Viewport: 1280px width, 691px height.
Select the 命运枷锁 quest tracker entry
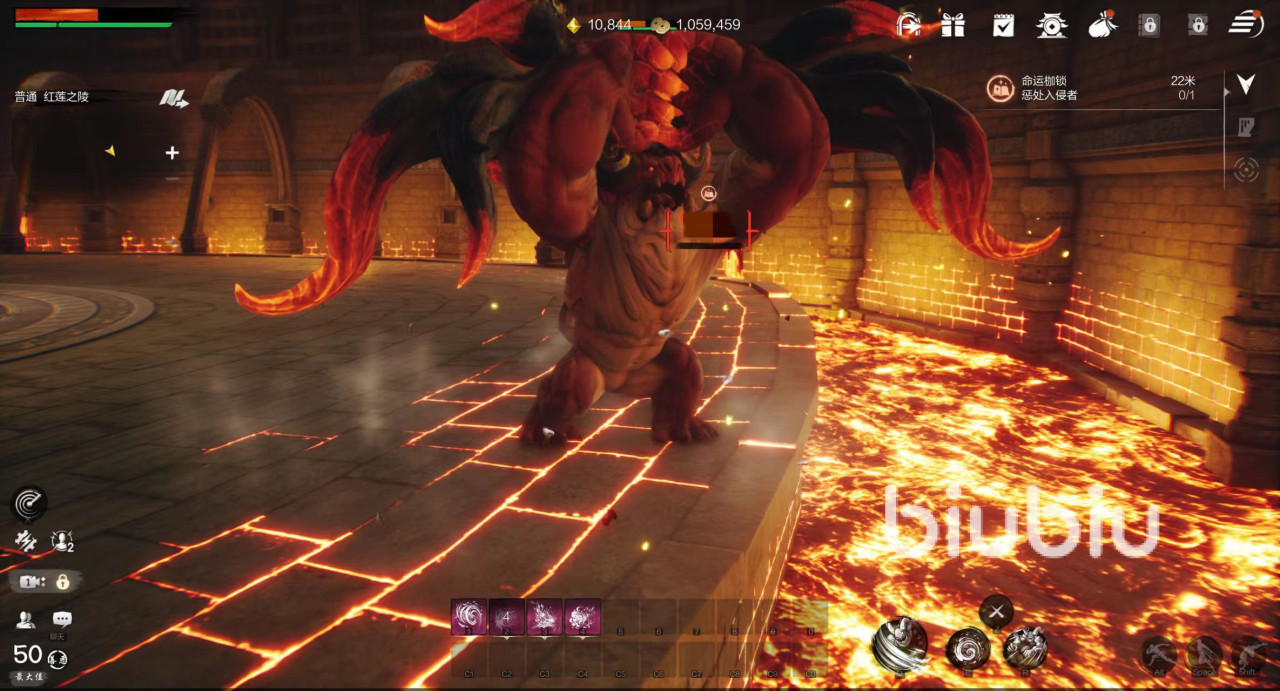(x=1049, y=88)
